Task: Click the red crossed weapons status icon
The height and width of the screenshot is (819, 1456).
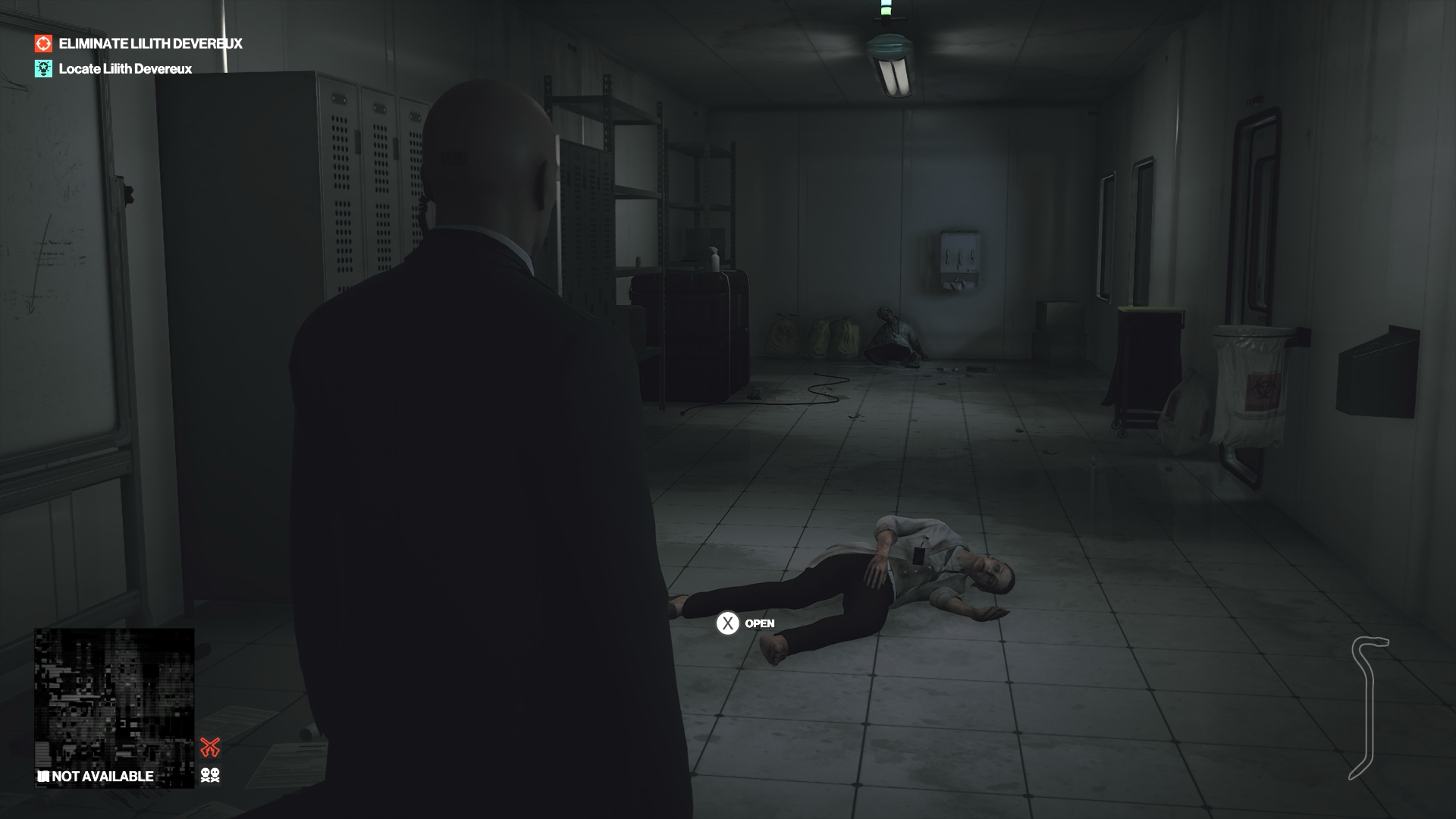Action: pyautogui.click(x=210, y=747)
